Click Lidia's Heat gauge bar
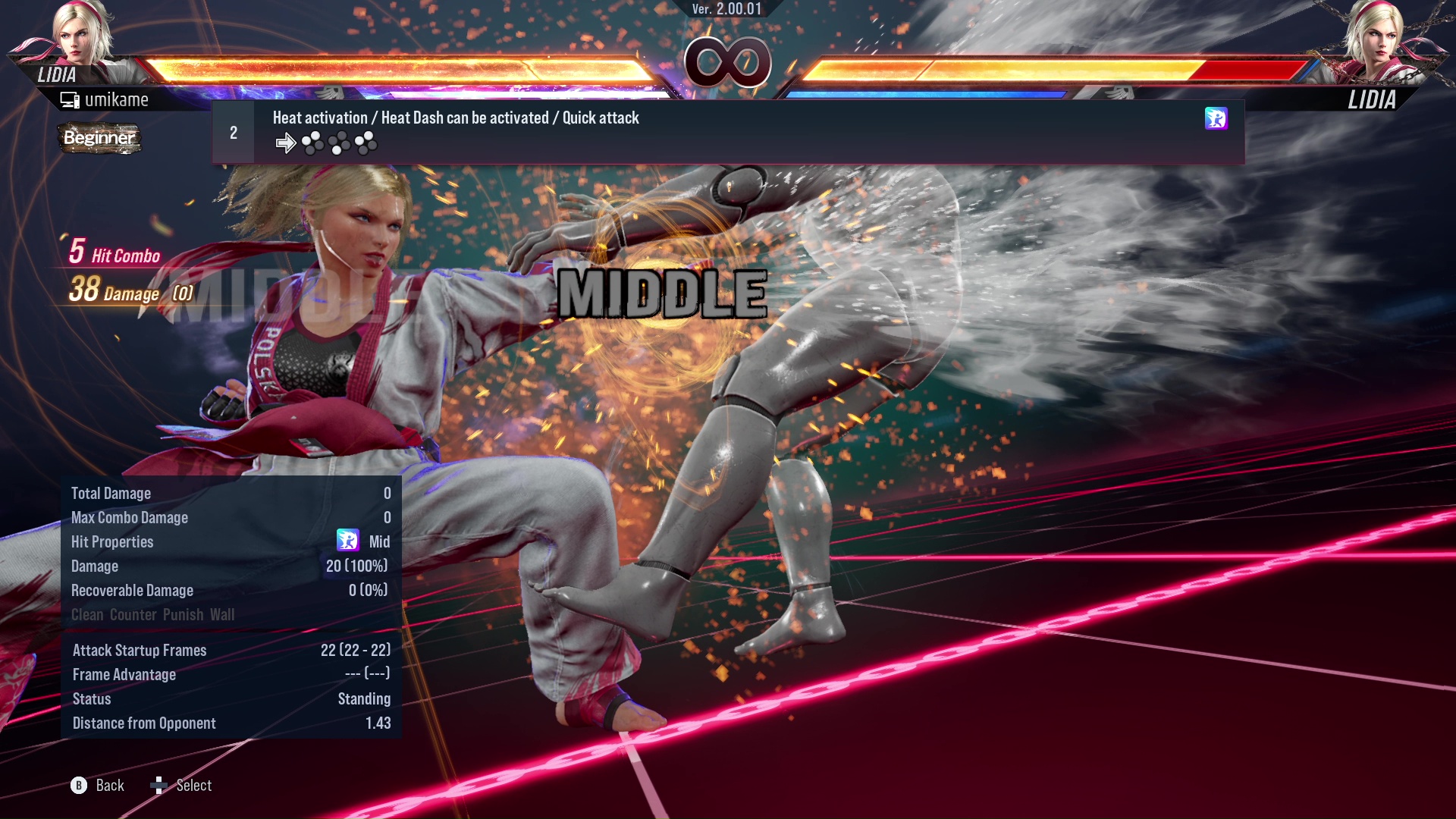This screenshot has width=1456, height=819. click(x=455, y=92)
